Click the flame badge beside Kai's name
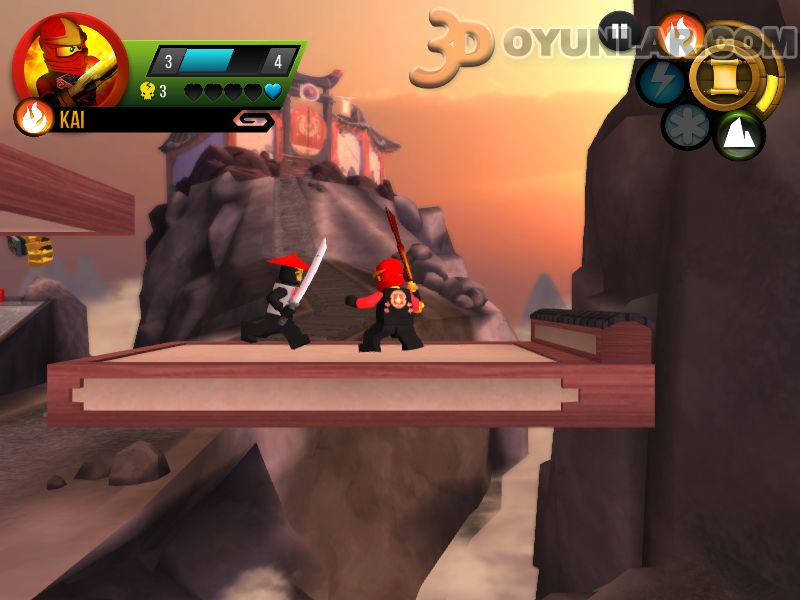This screenshot has width=801, height=600. pyautogui.click(x=34, y=119)
